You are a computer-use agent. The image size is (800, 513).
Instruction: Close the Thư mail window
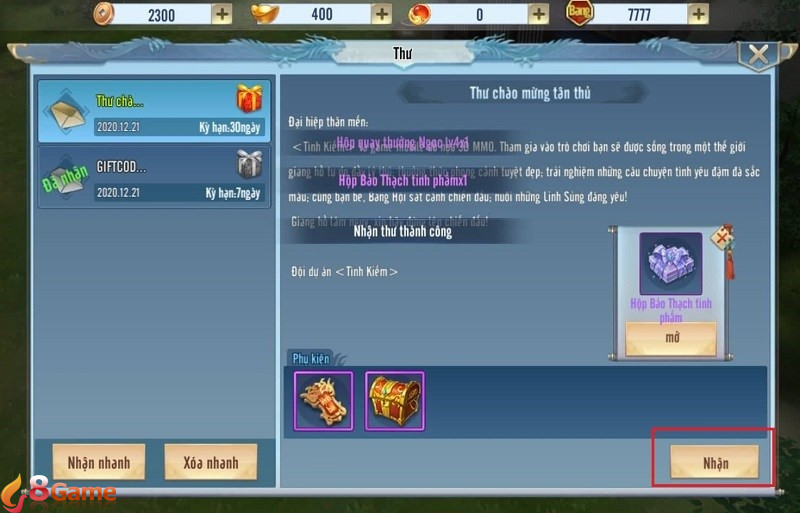[761, 55]
